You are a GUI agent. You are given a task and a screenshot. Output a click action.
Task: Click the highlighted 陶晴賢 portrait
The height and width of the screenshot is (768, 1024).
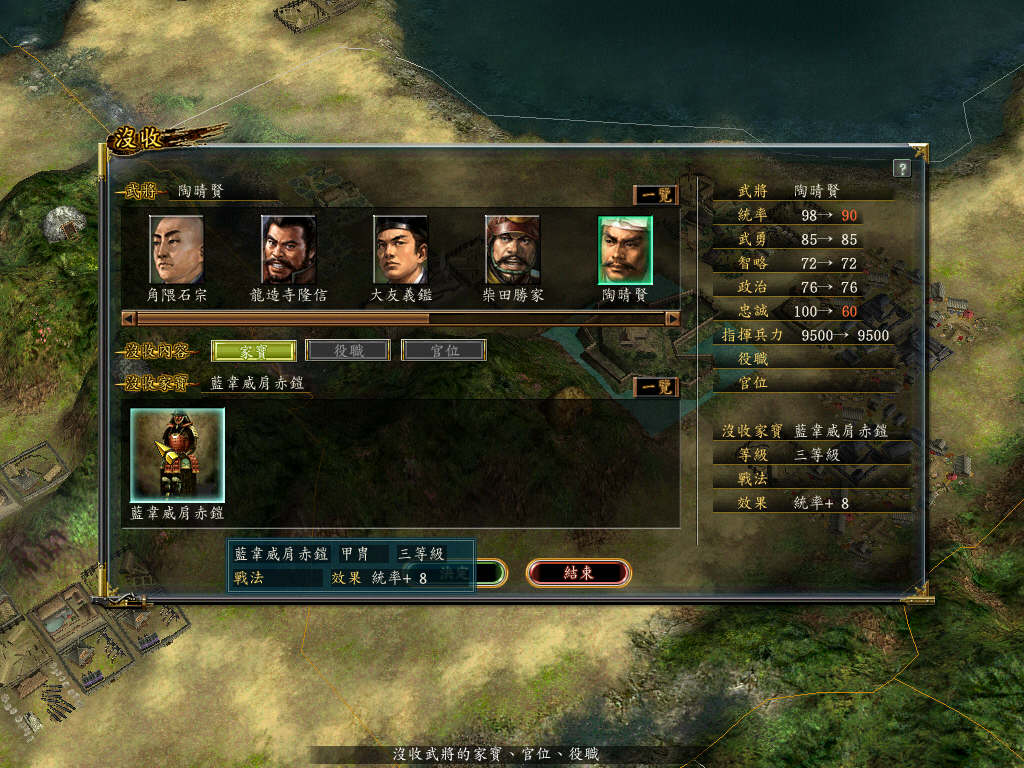point(624,250)
